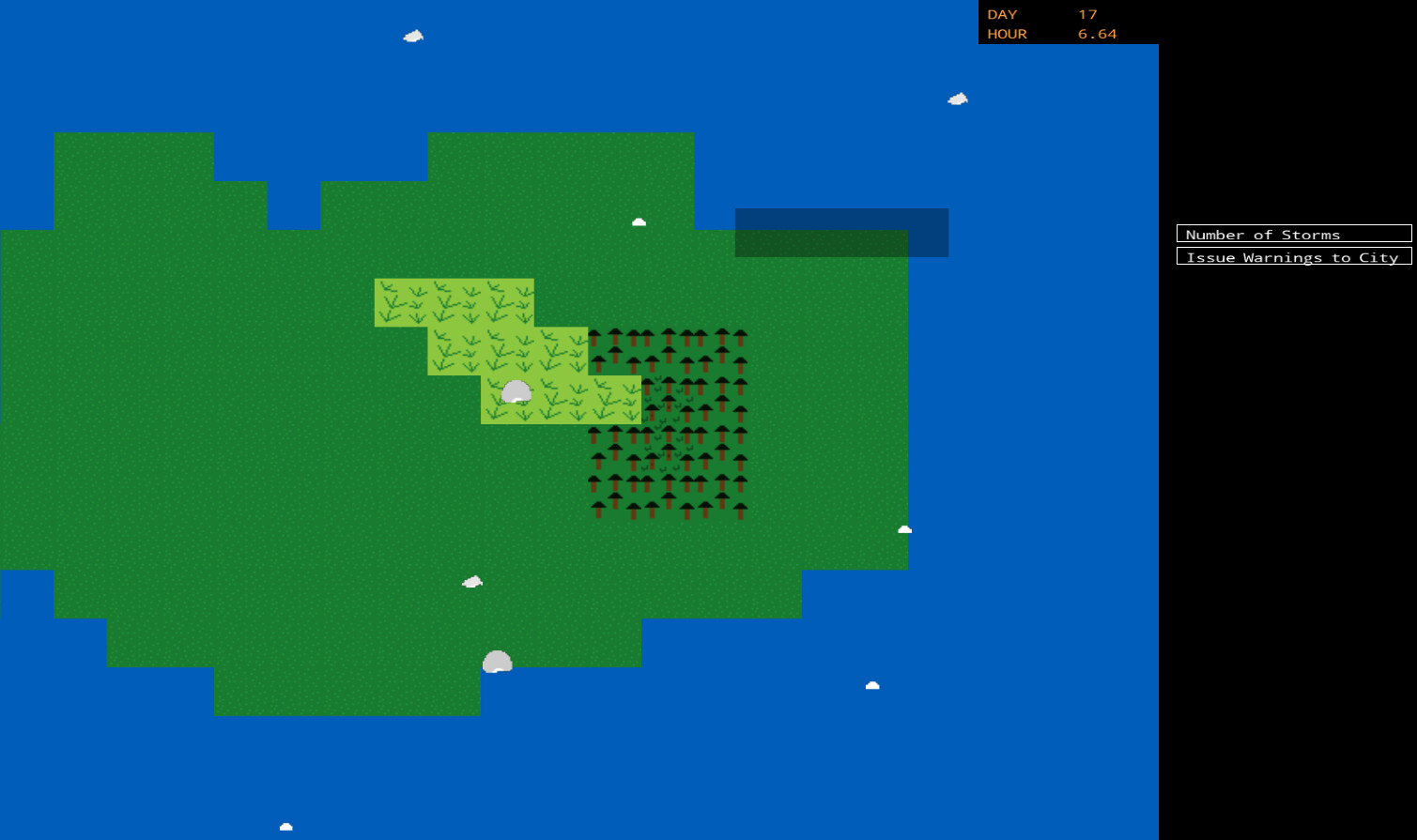Open the Number of Storms panel
Image resolution: width=1417 pixels, height=840 pixels.
[1293, 234]
